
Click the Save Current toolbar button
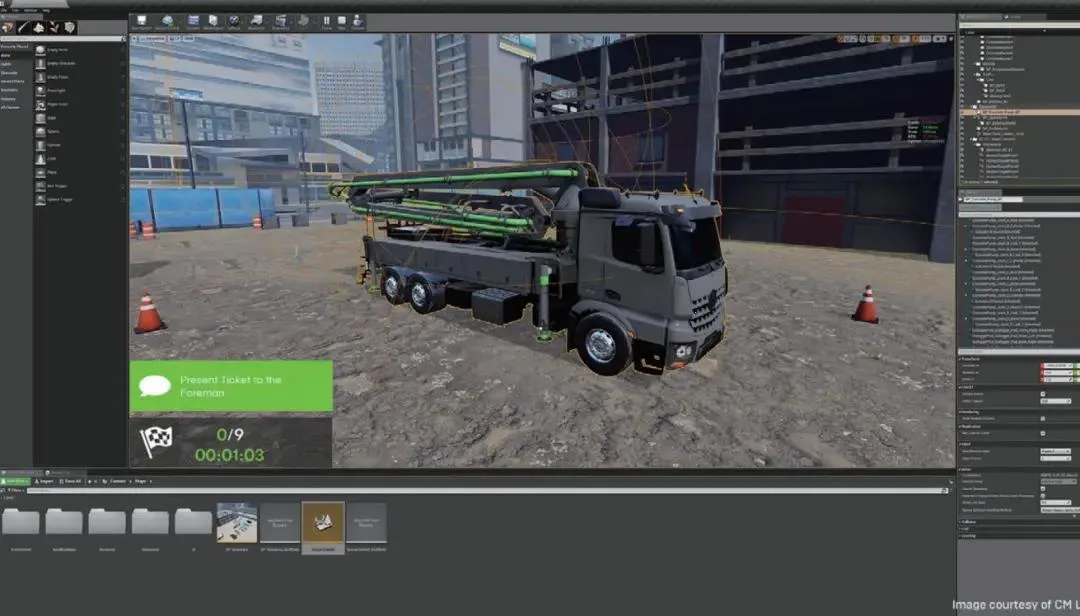point(142,22)
